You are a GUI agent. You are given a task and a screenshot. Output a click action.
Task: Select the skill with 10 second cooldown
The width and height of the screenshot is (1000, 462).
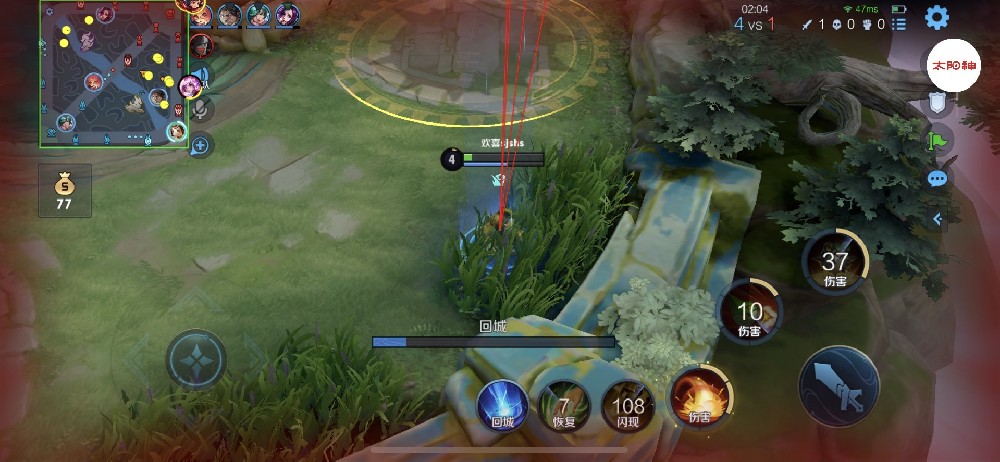pos(749,312)
